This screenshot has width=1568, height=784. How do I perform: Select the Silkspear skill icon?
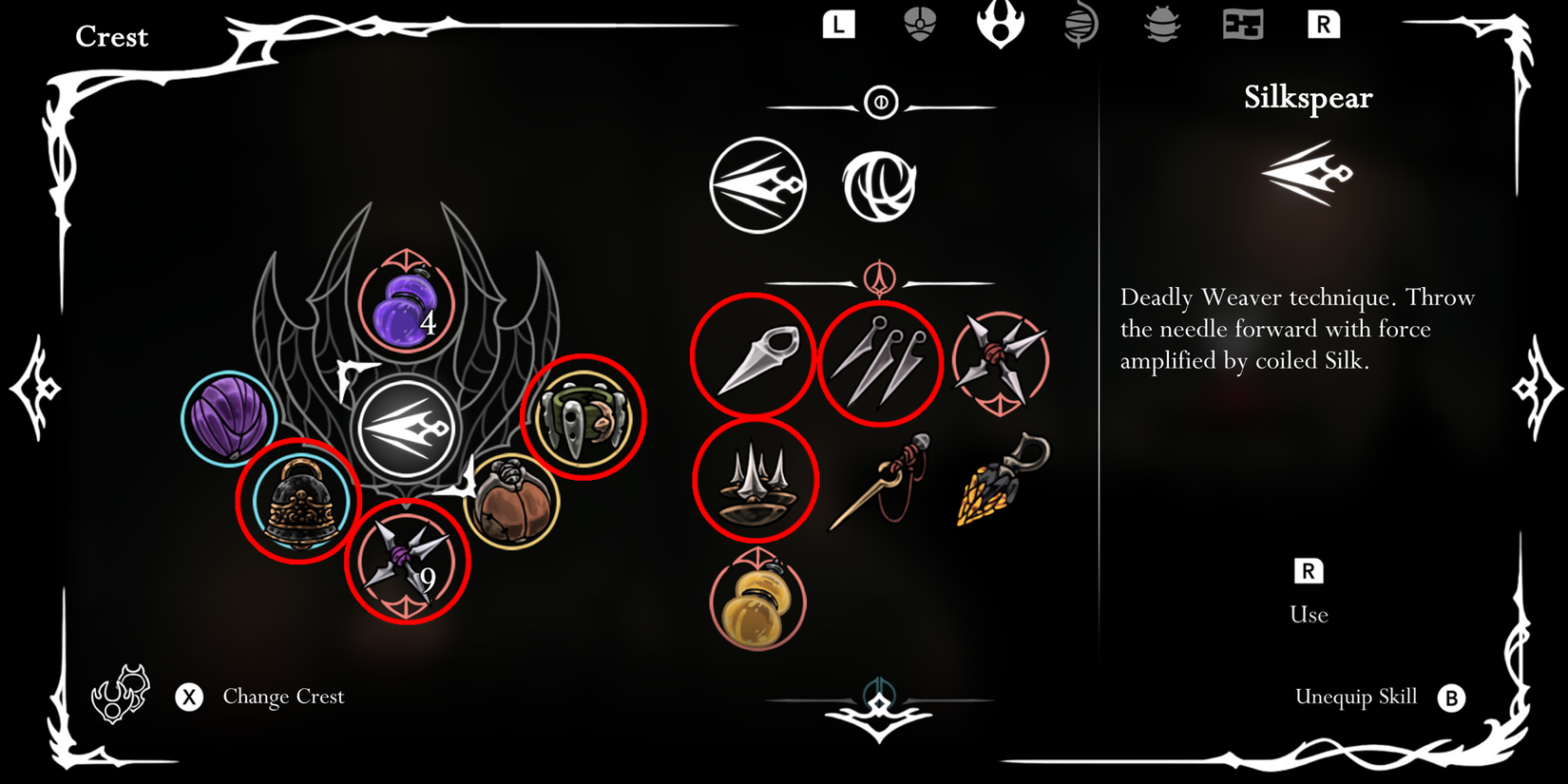[x=759, y=184]
